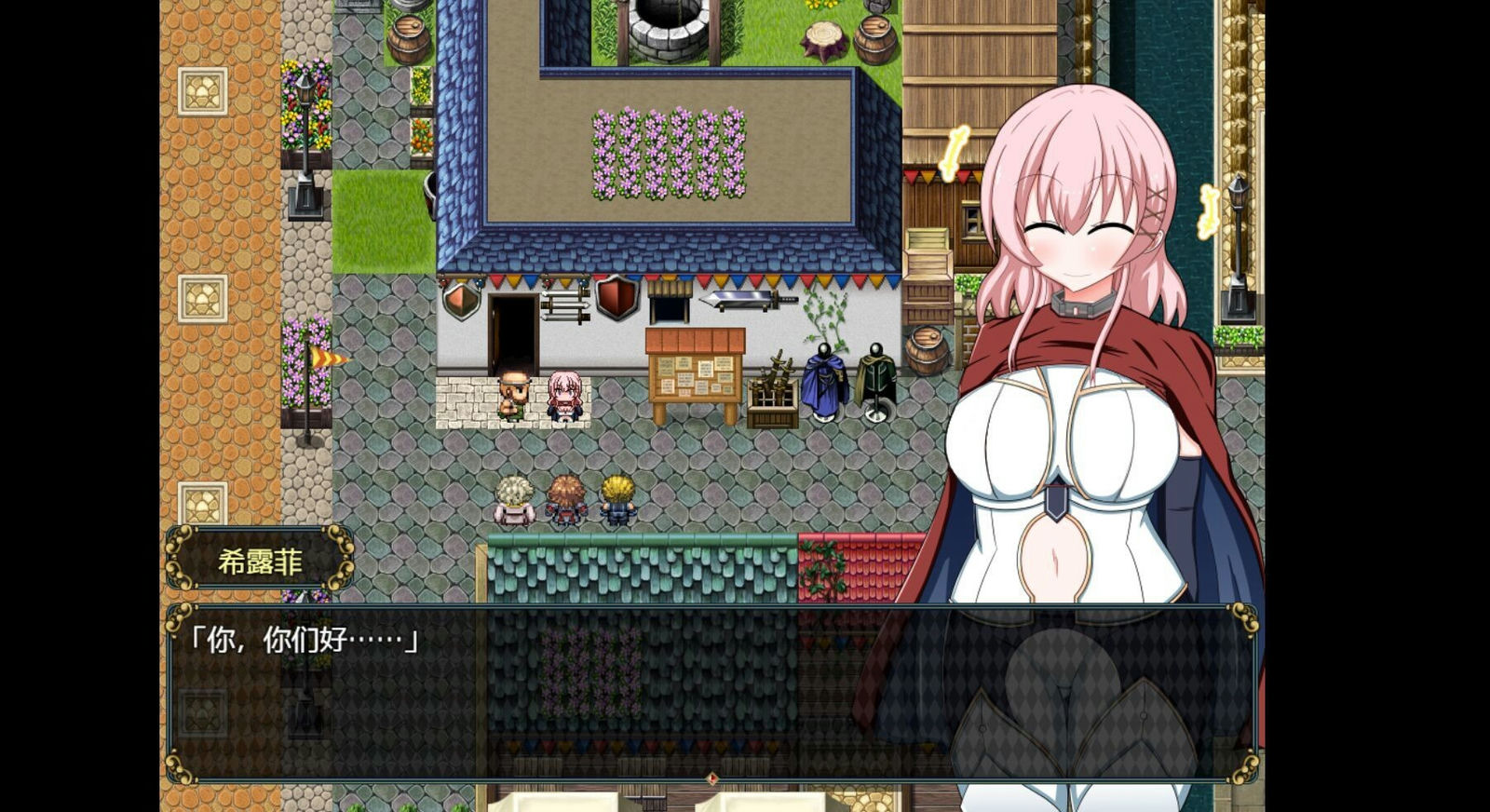Select the red shield emblem on the shop wall

pyautogui.click(x=616, y=298)
